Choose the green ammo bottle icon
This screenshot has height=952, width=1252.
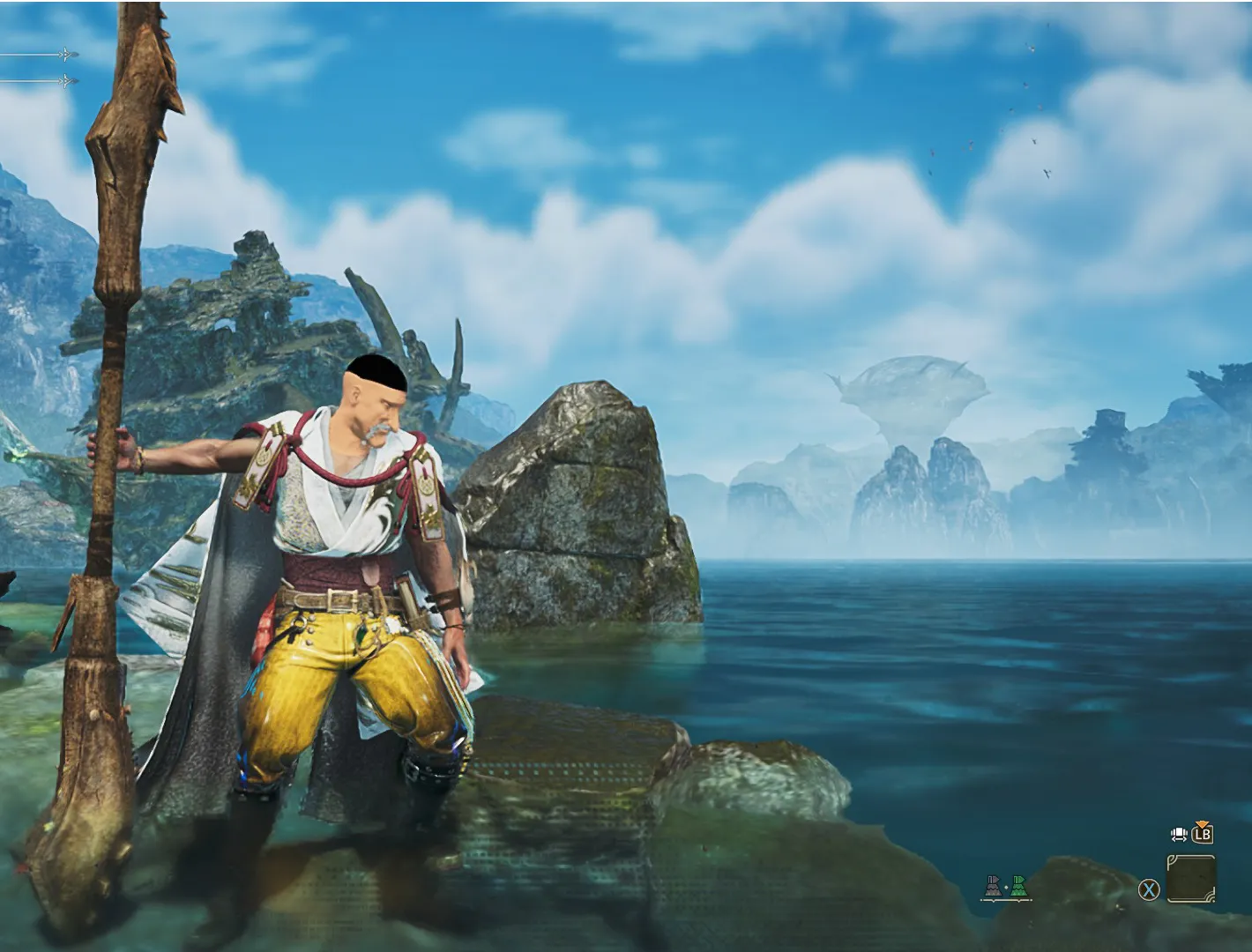1018,887
